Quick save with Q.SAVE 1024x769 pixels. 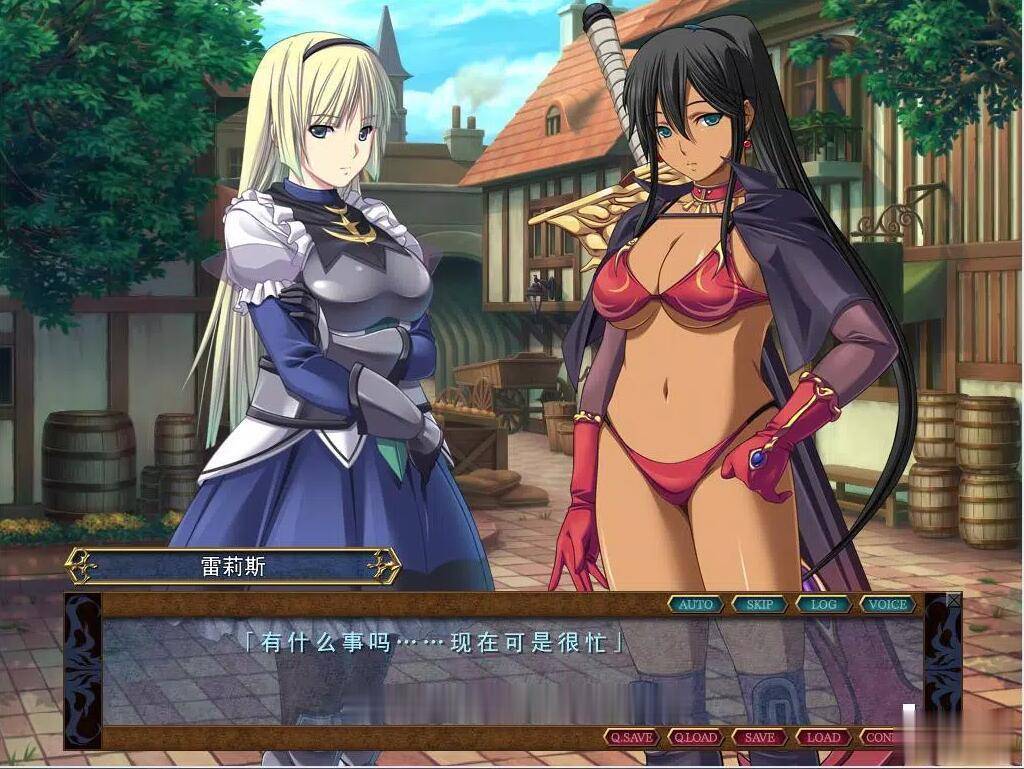[x=632, y=737]
